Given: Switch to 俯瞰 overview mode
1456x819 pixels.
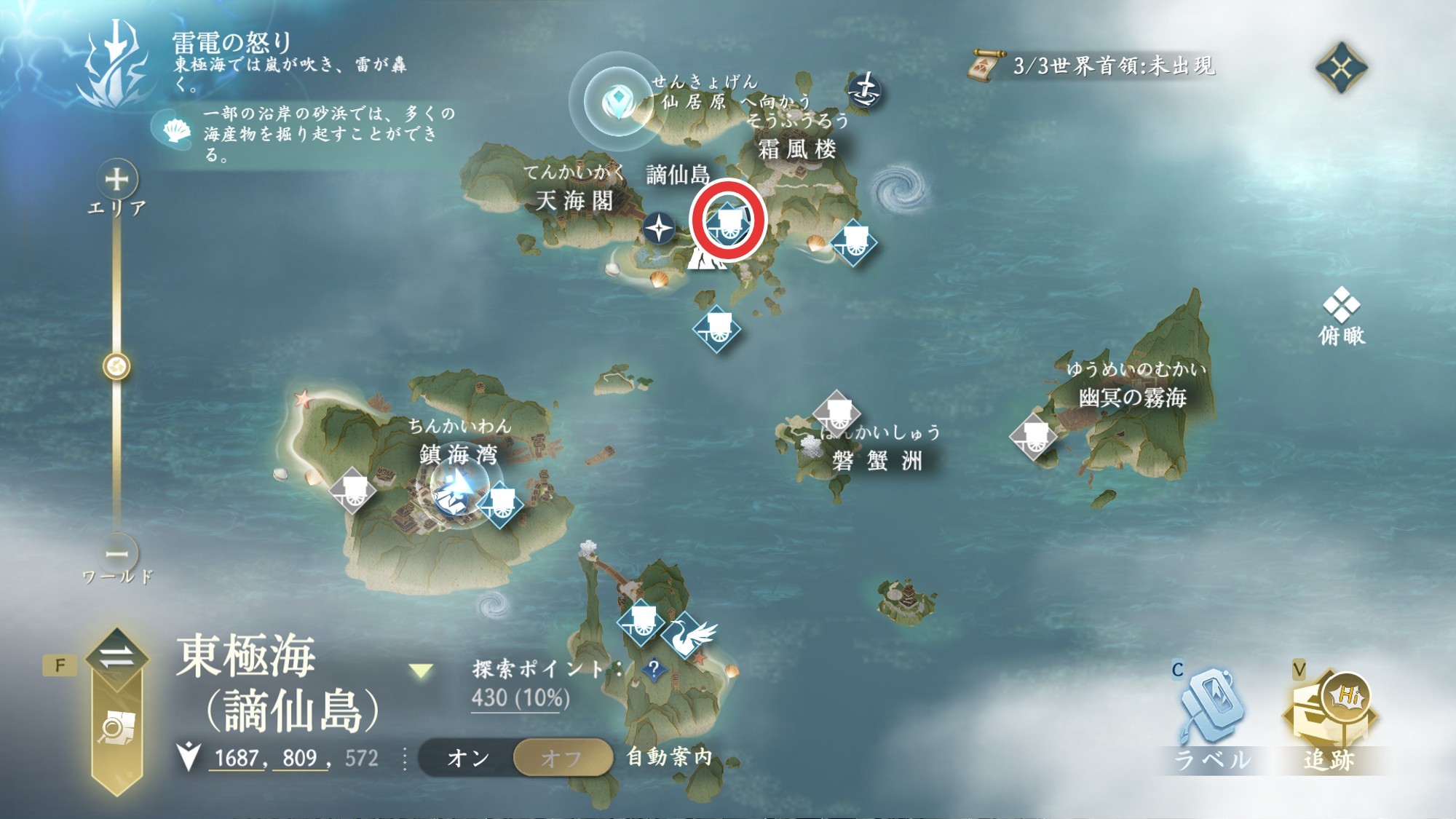Looking at the screenshot, I should point(1342,315).
